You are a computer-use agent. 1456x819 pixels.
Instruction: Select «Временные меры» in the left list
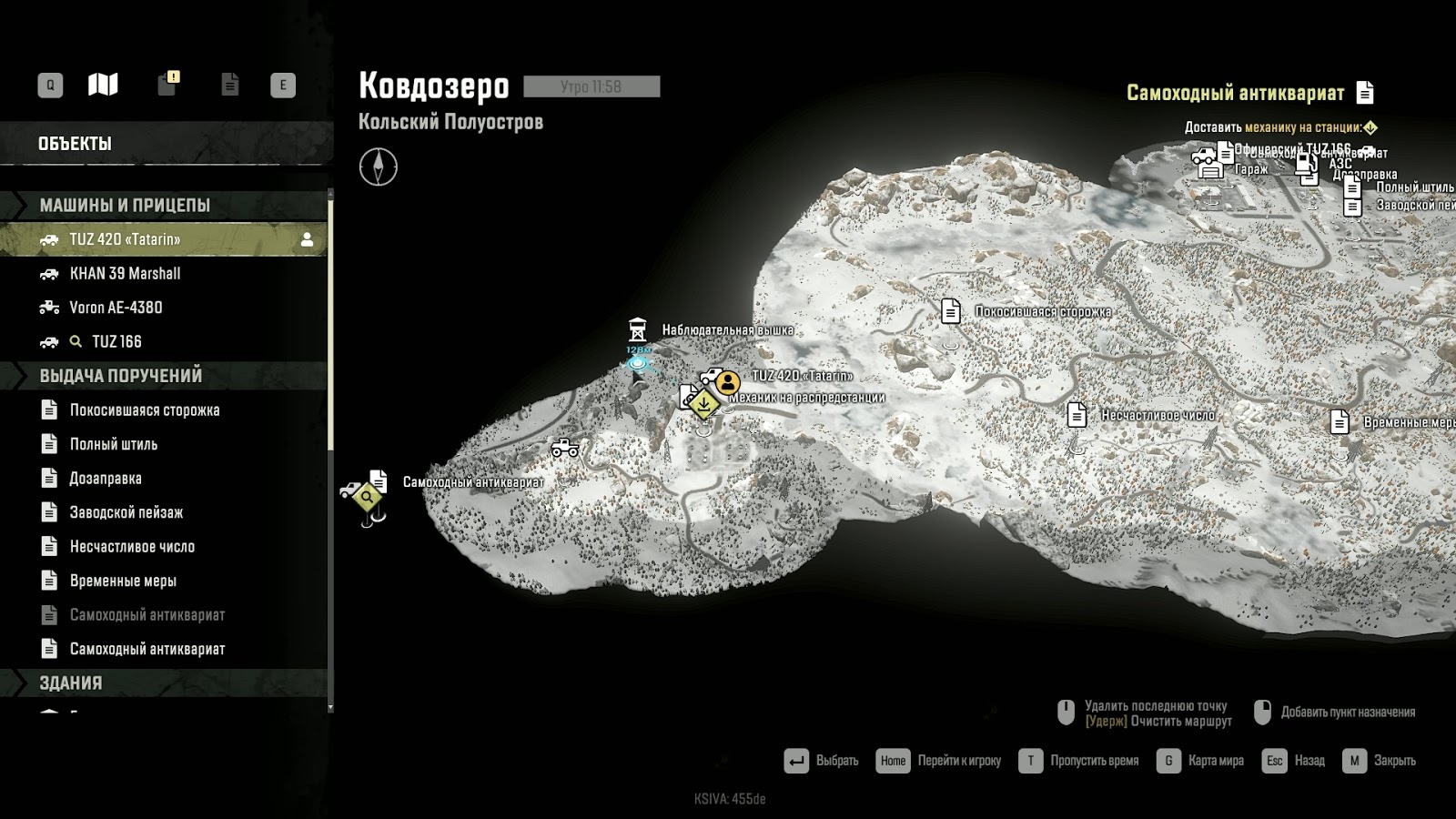pos(123,581)
